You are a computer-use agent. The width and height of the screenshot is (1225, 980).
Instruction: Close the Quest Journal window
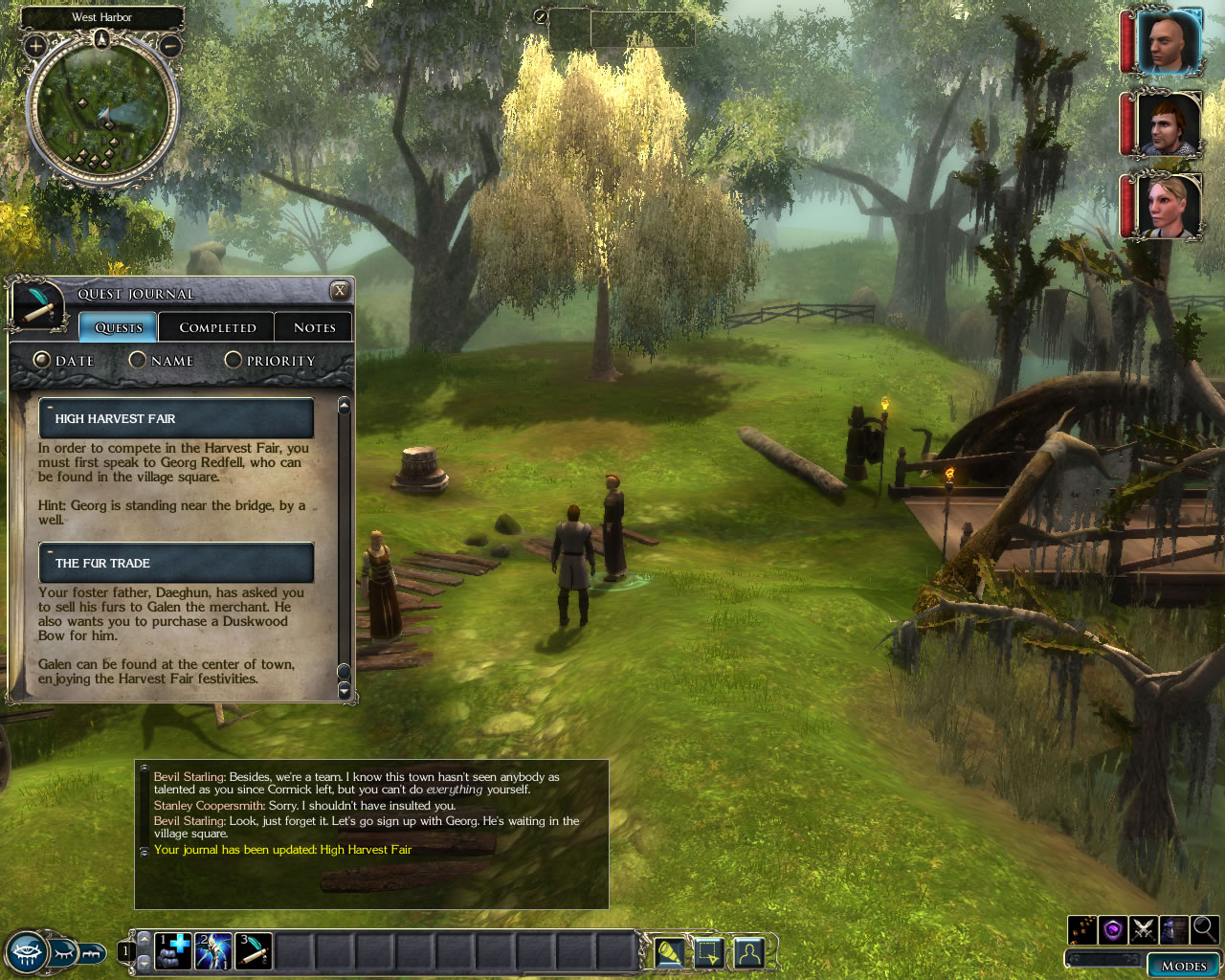[x=340, y=290]
